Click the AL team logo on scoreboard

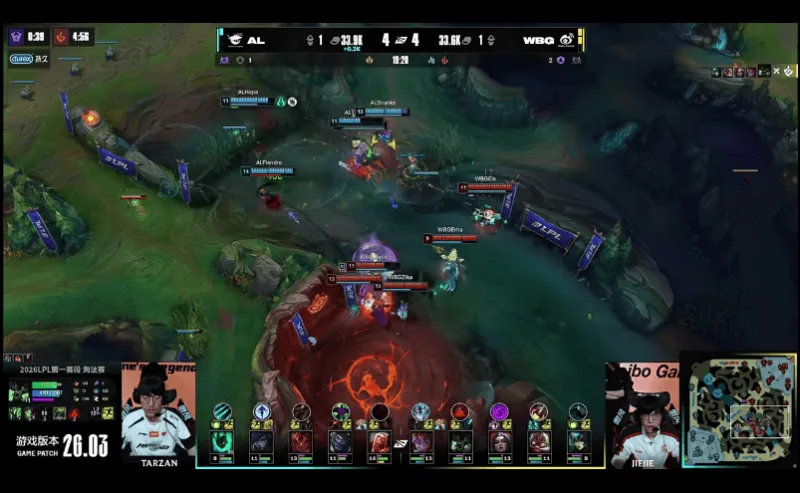(234, 40)
